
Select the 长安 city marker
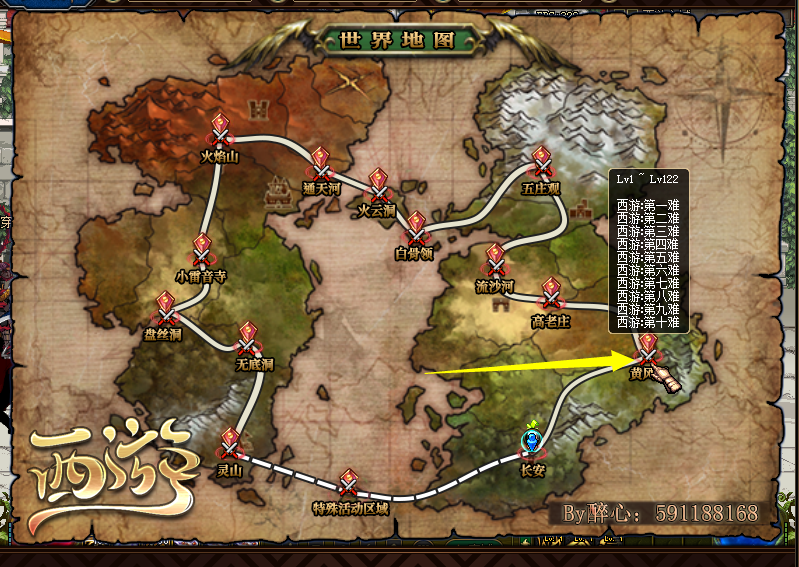coord(533,444)
